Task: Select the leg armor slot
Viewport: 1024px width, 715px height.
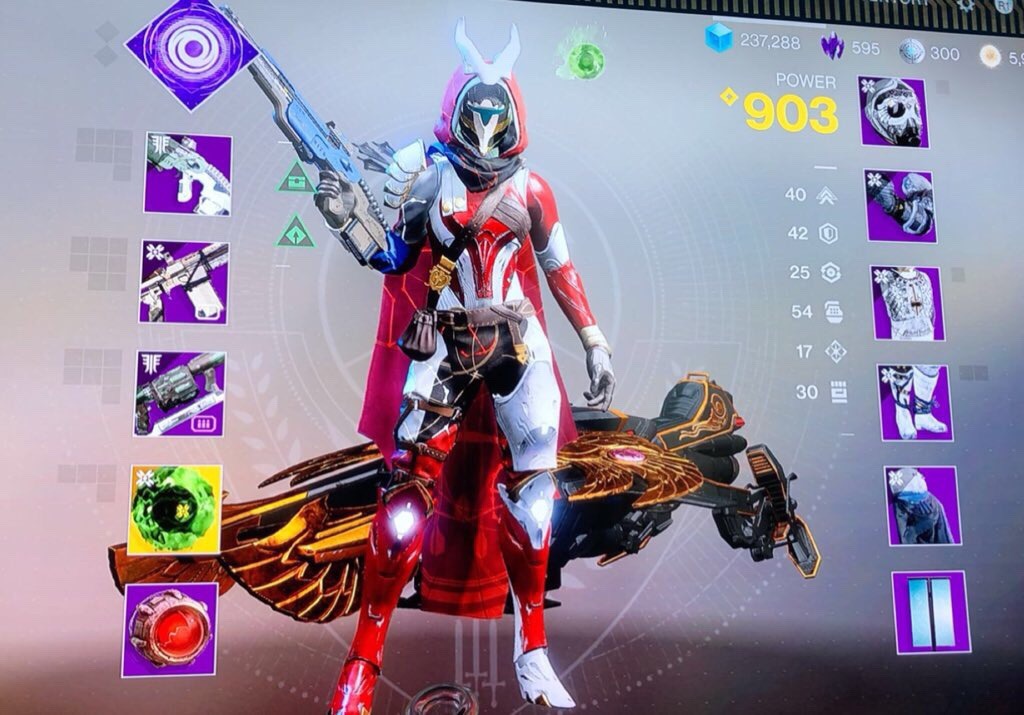Action: tap(915, 402)
